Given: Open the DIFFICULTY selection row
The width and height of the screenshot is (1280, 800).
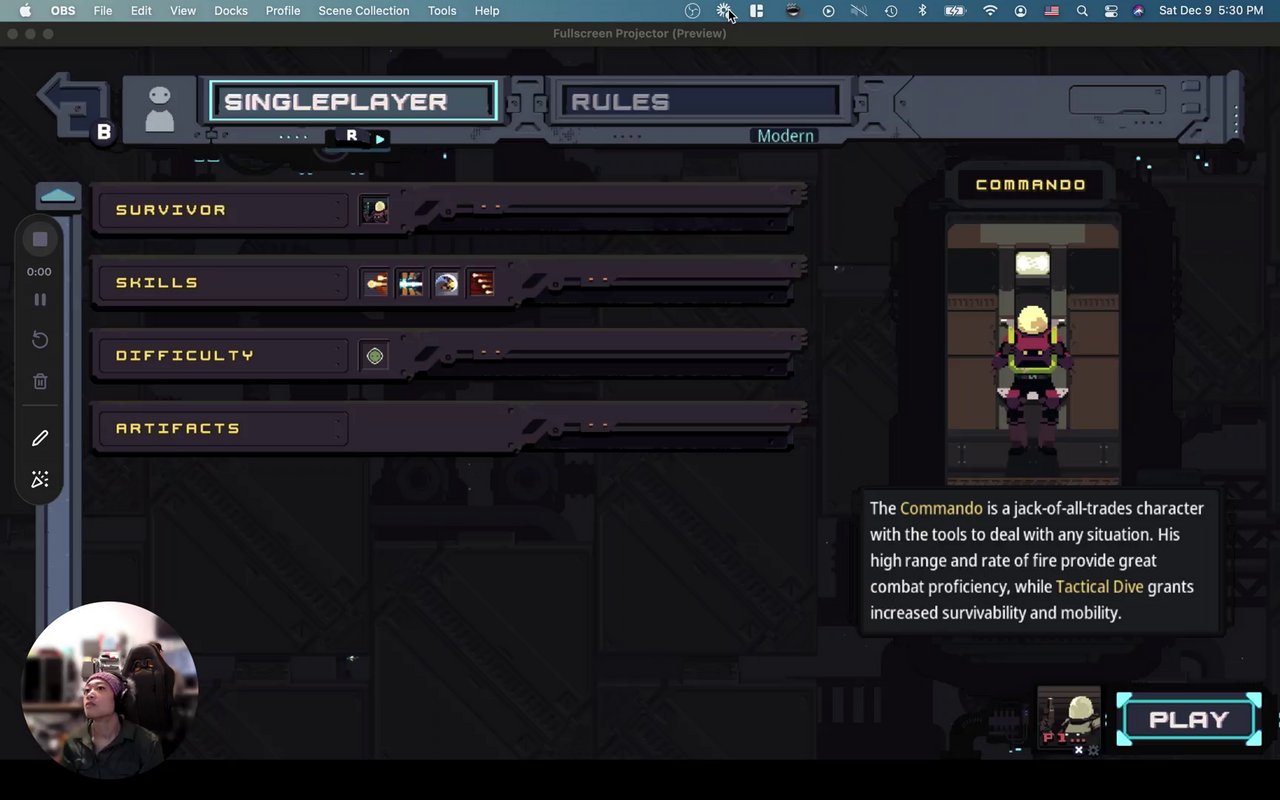Looking at the screenshot, I should click(x=220, y=356).
